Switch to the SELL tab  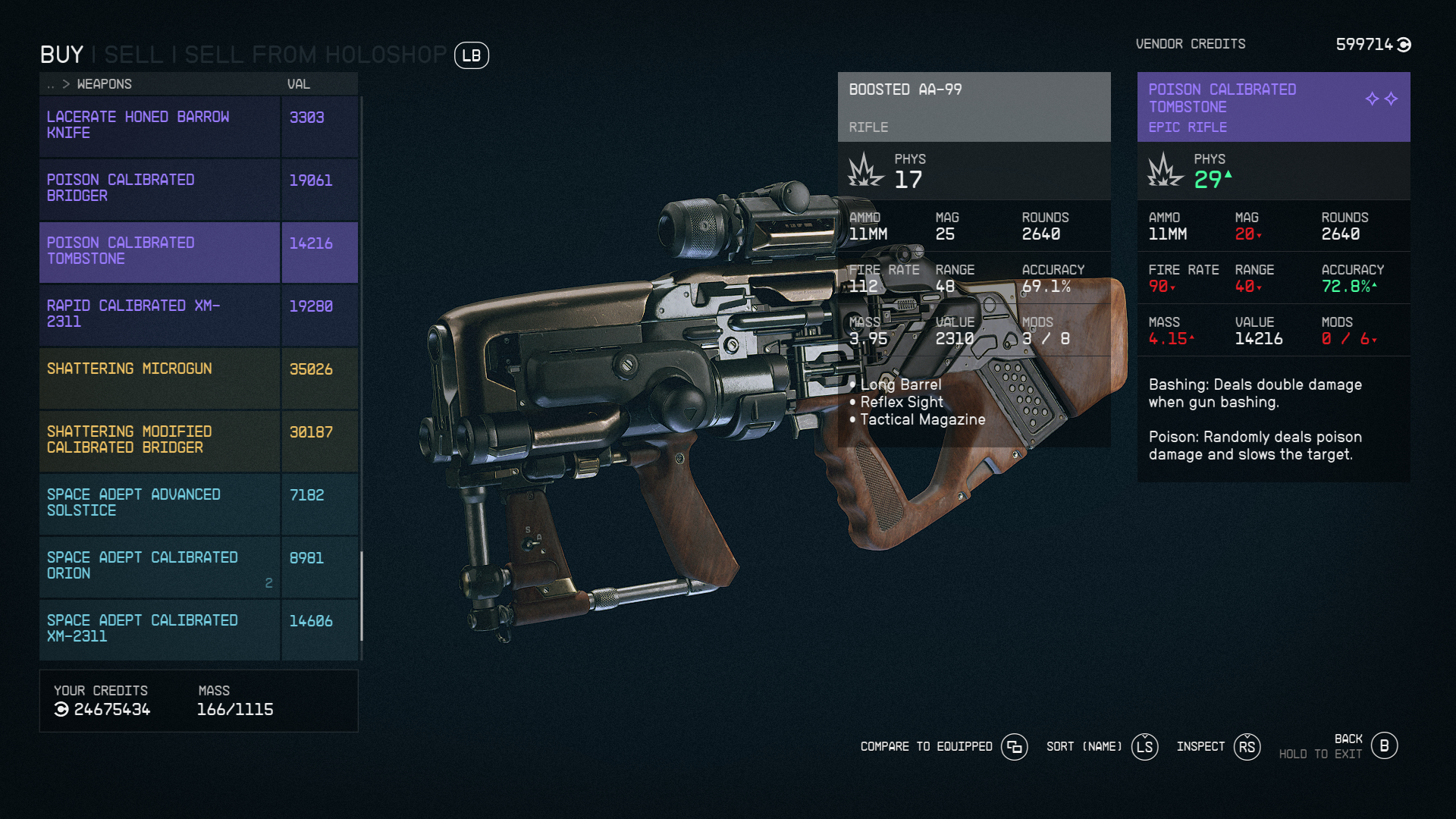134,54
